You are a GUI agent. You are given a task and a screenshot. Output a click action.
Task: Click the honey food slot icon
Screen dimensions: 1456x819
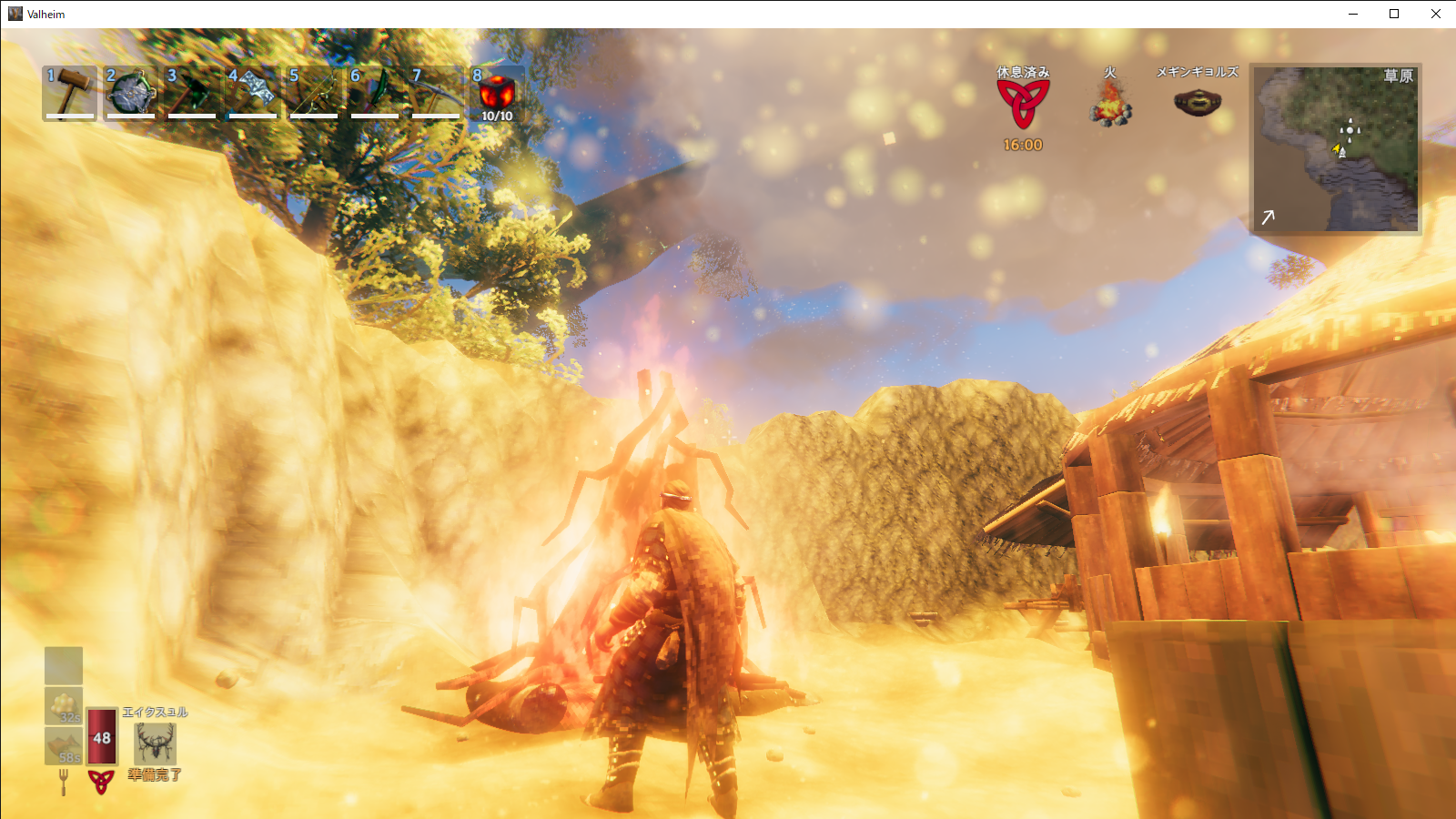64,705
